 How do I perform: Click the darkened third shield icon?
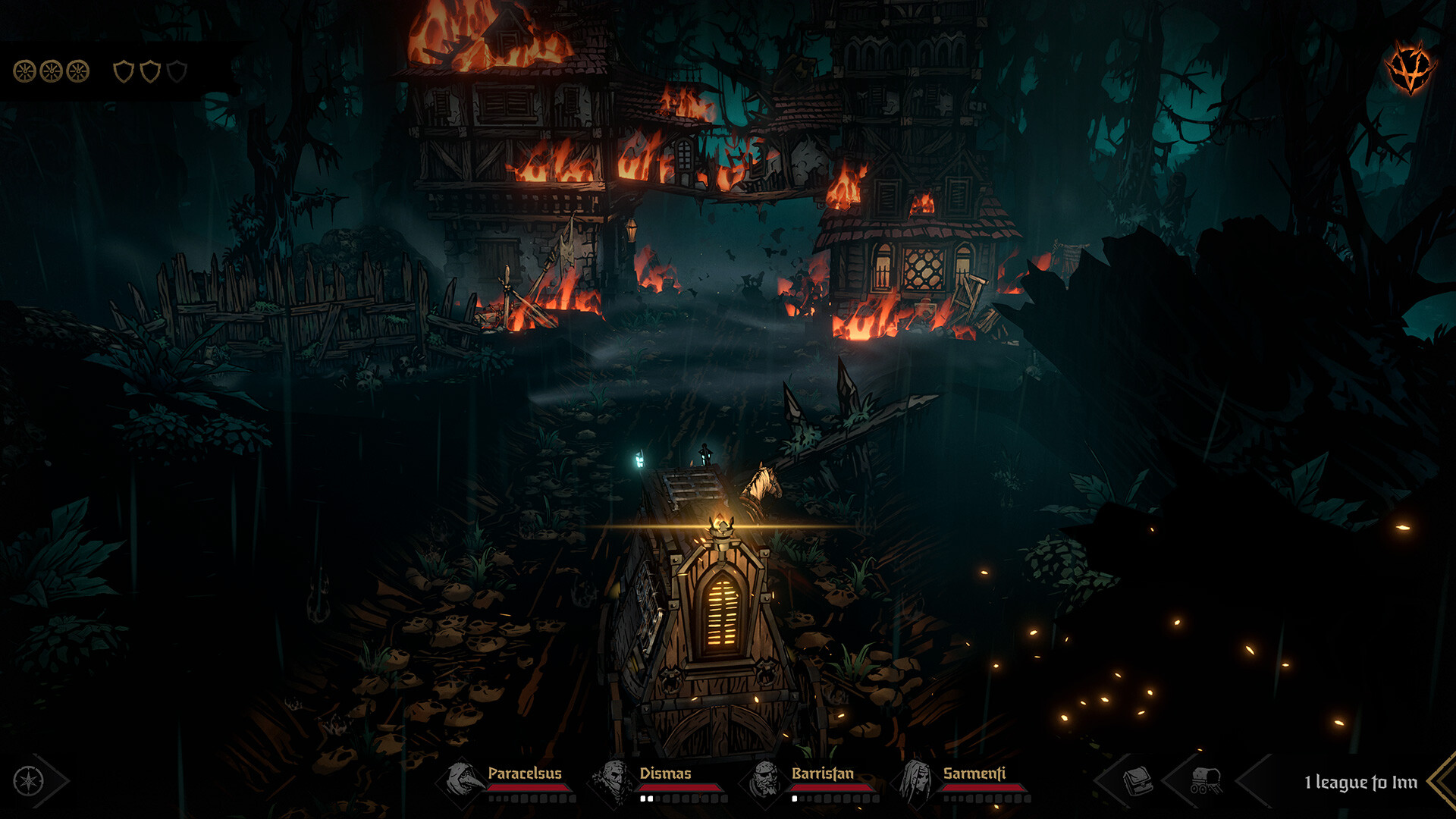(x=177, y=70)
